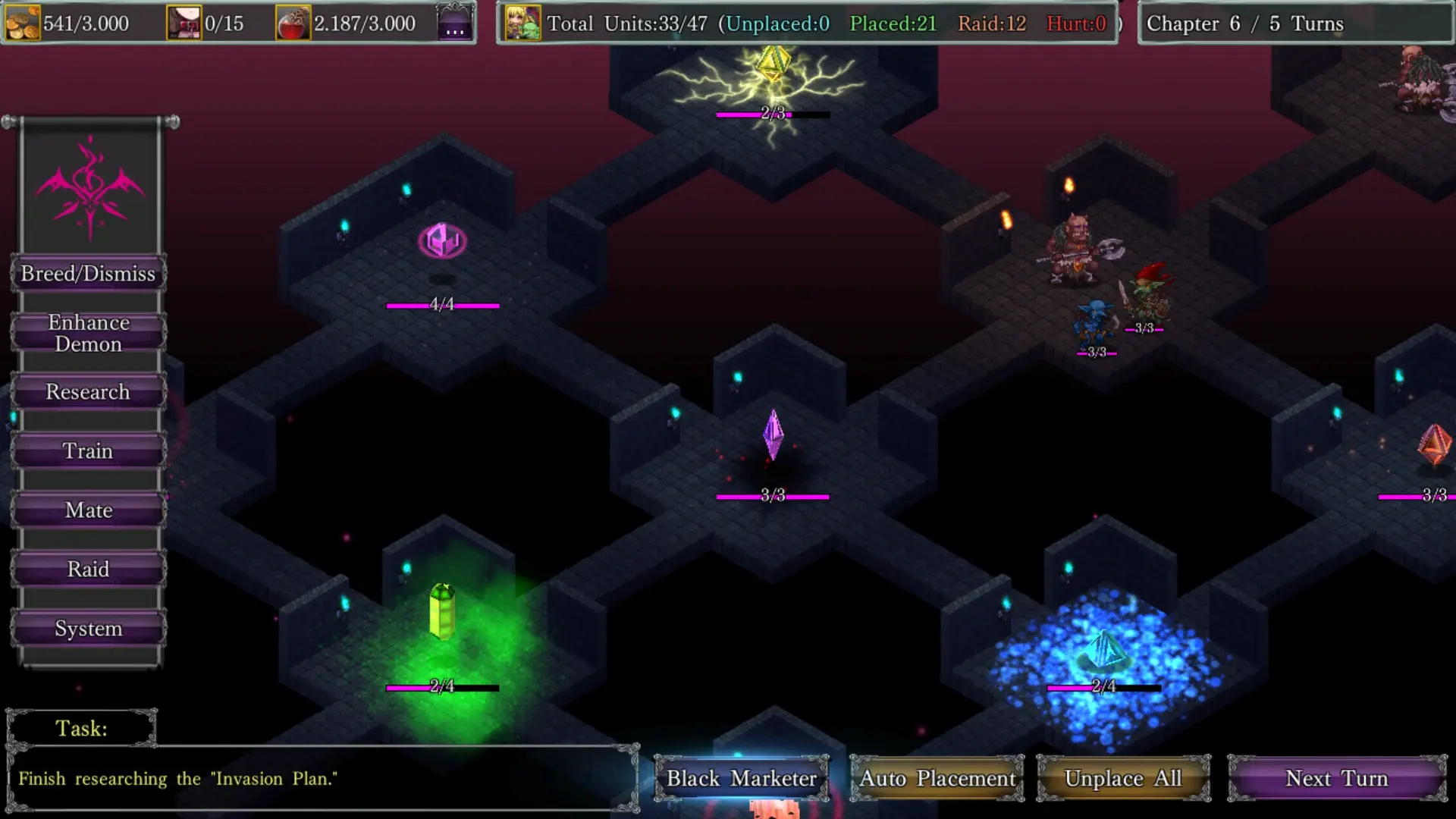
Task: Start a Raid from the sidebar
Action: click(x=88, y=570)
